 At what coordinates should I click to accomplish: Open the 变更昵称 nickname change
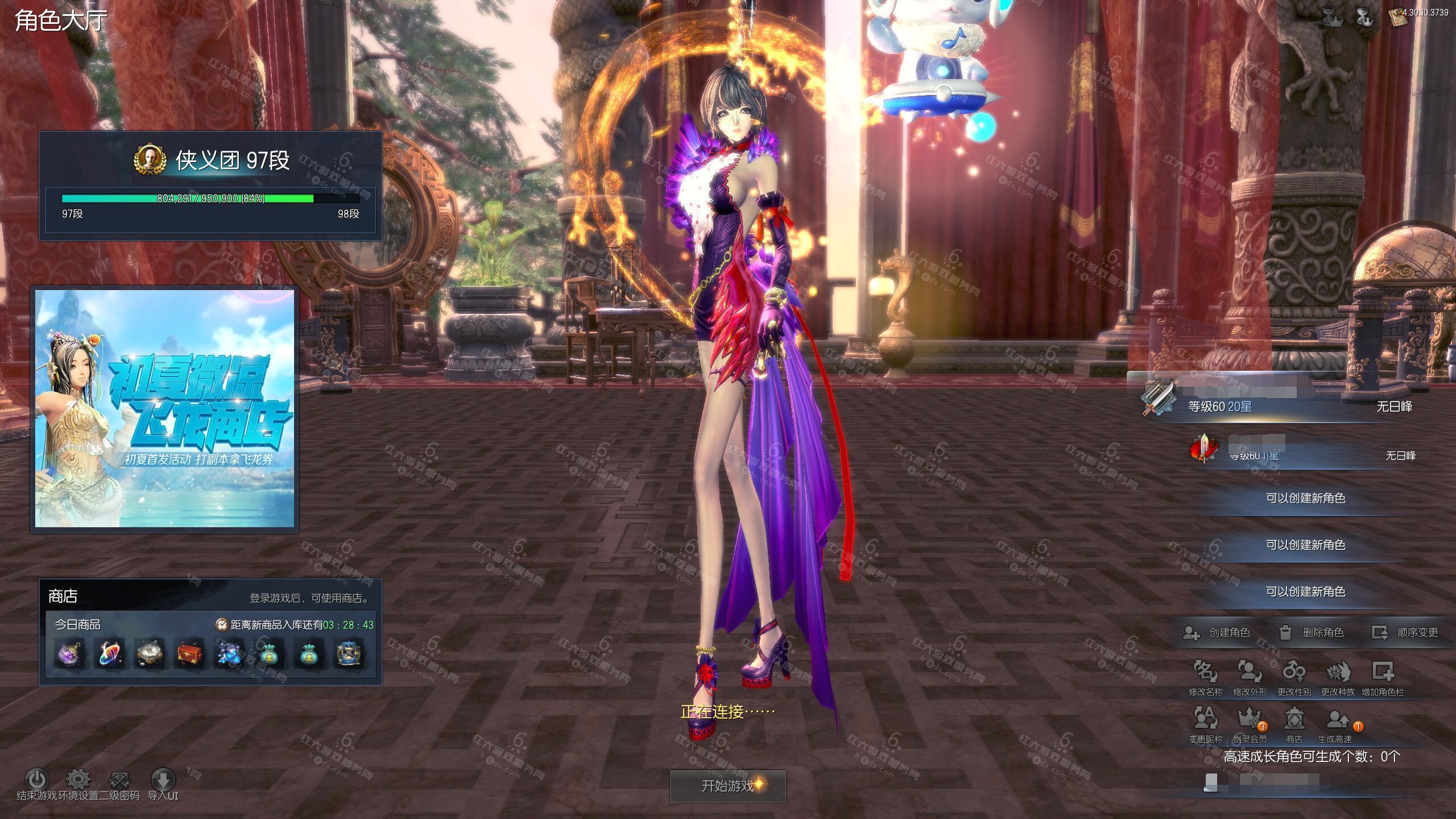(x=1205, y=719)
